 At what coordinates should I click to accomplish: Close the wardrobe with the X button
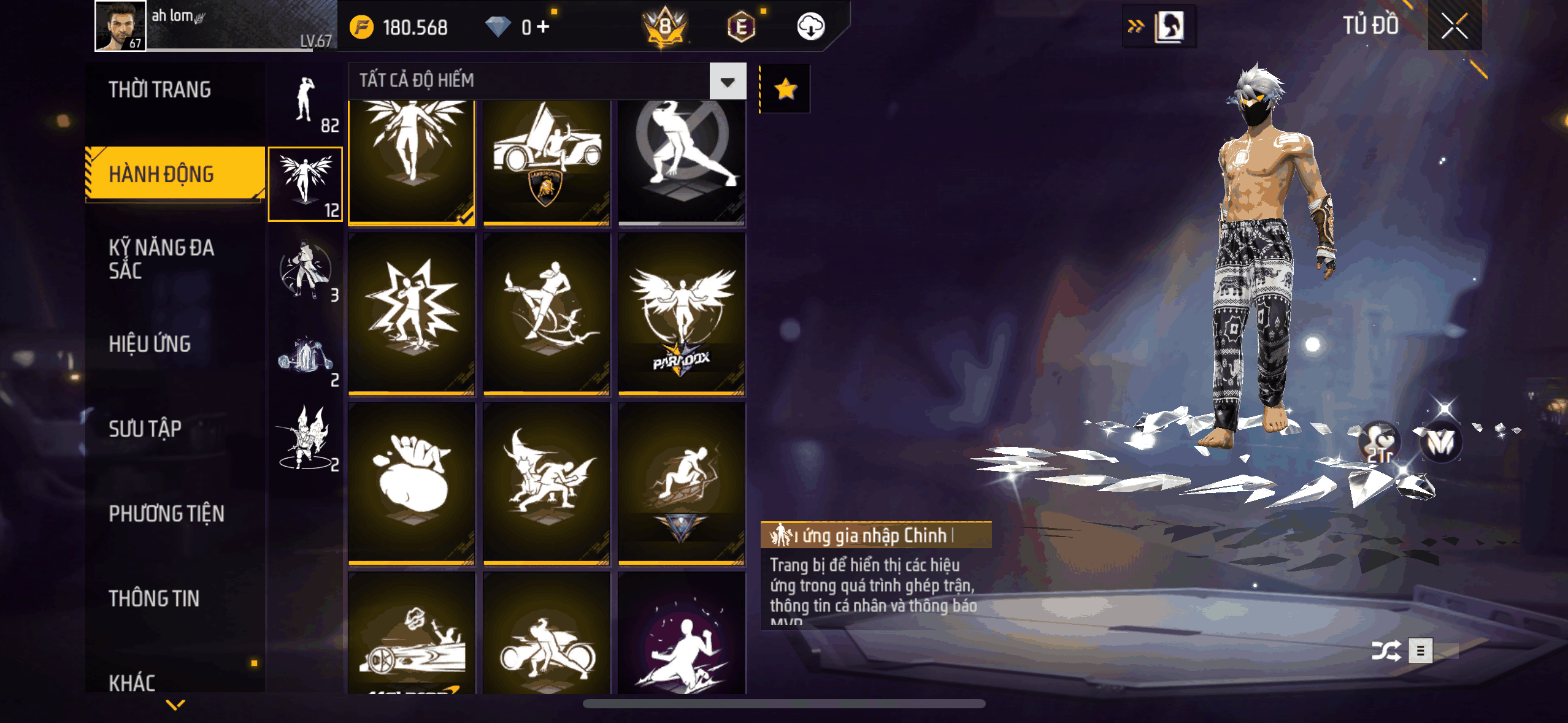[1454, 26]
